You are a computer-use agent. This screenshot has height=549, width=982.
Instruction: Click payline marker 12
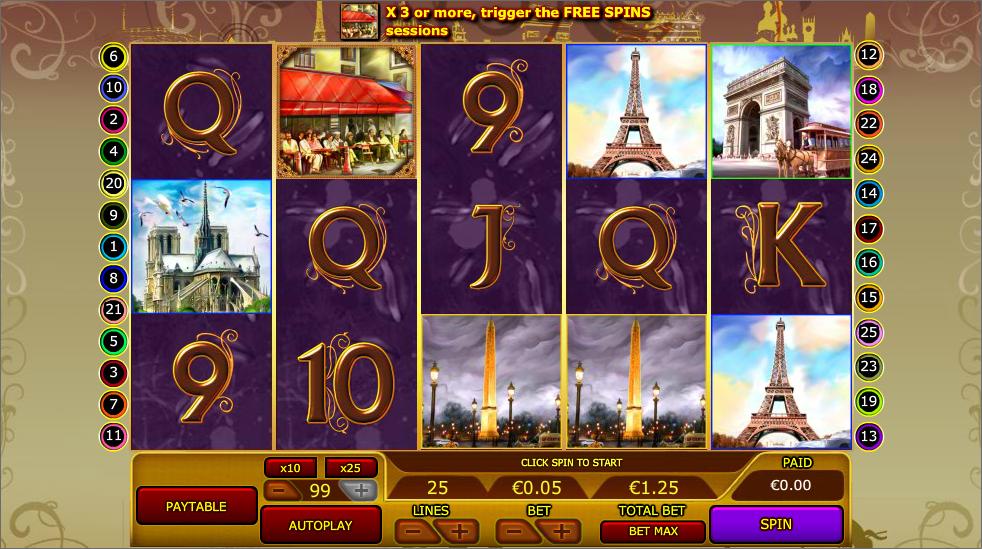868,56
